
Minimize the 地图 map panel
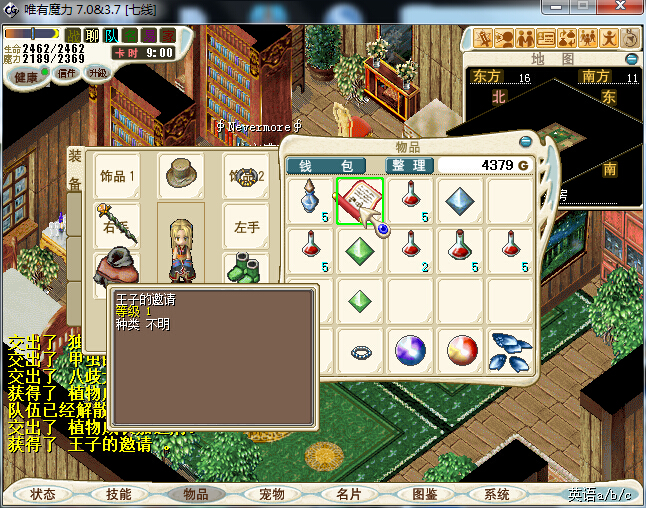[630, 60]
